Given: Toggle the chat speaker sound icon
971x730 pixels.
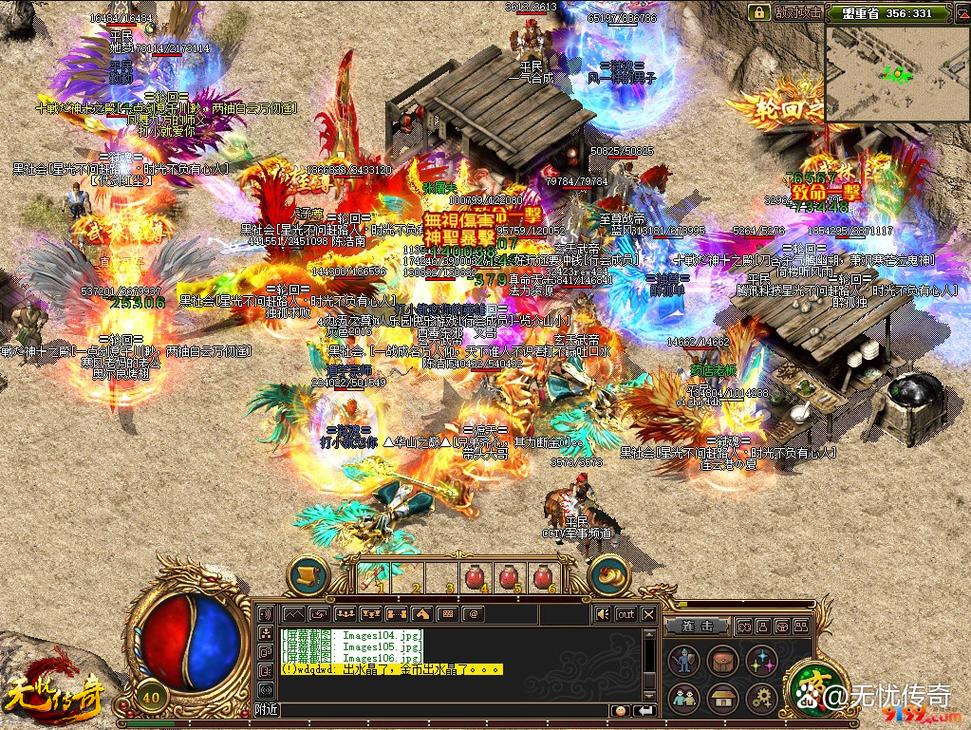Looking at the screenshot, I should pos(603,613).
